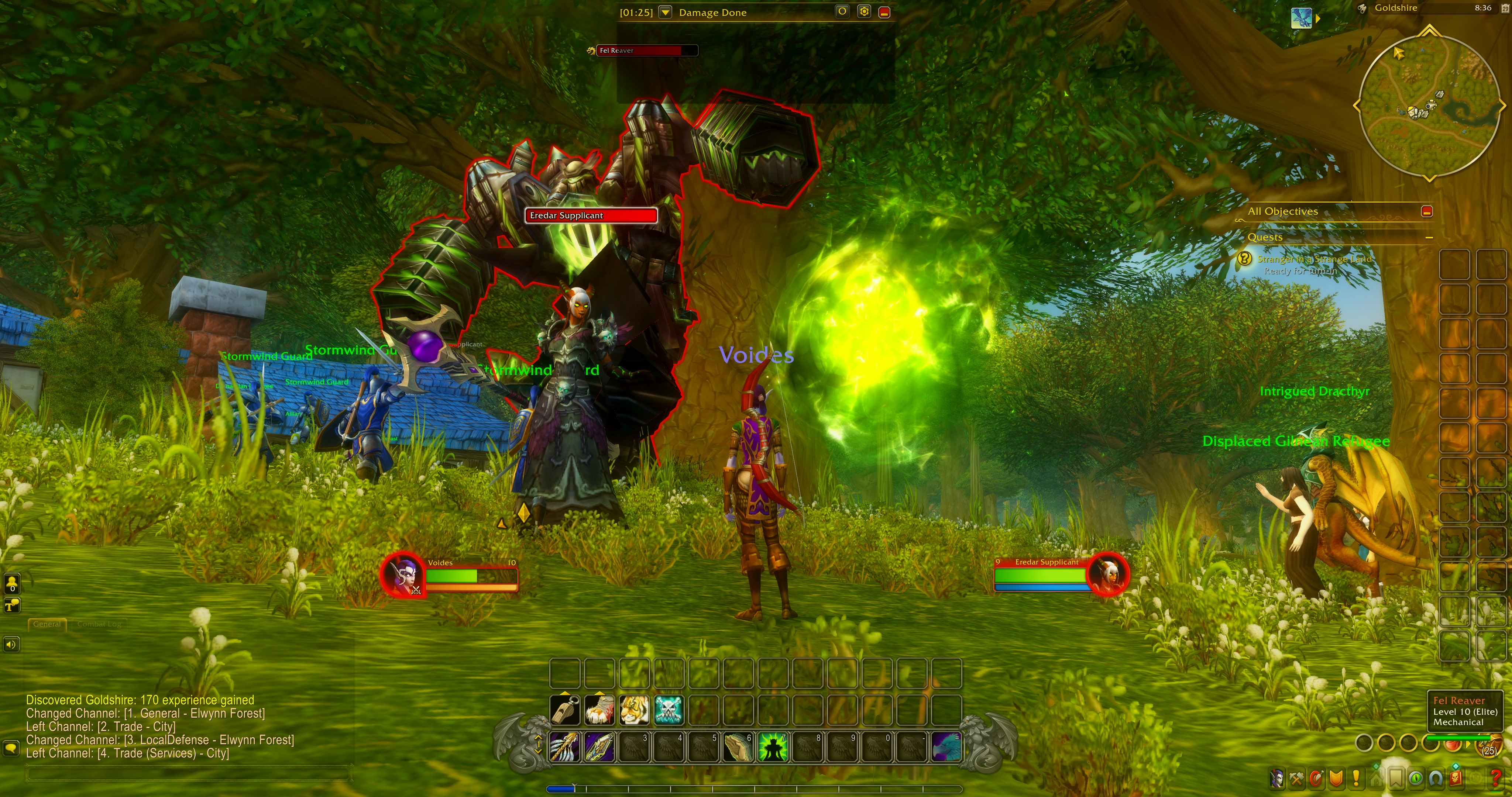Open the Damage Done meter type dropdown

(665, 12)
